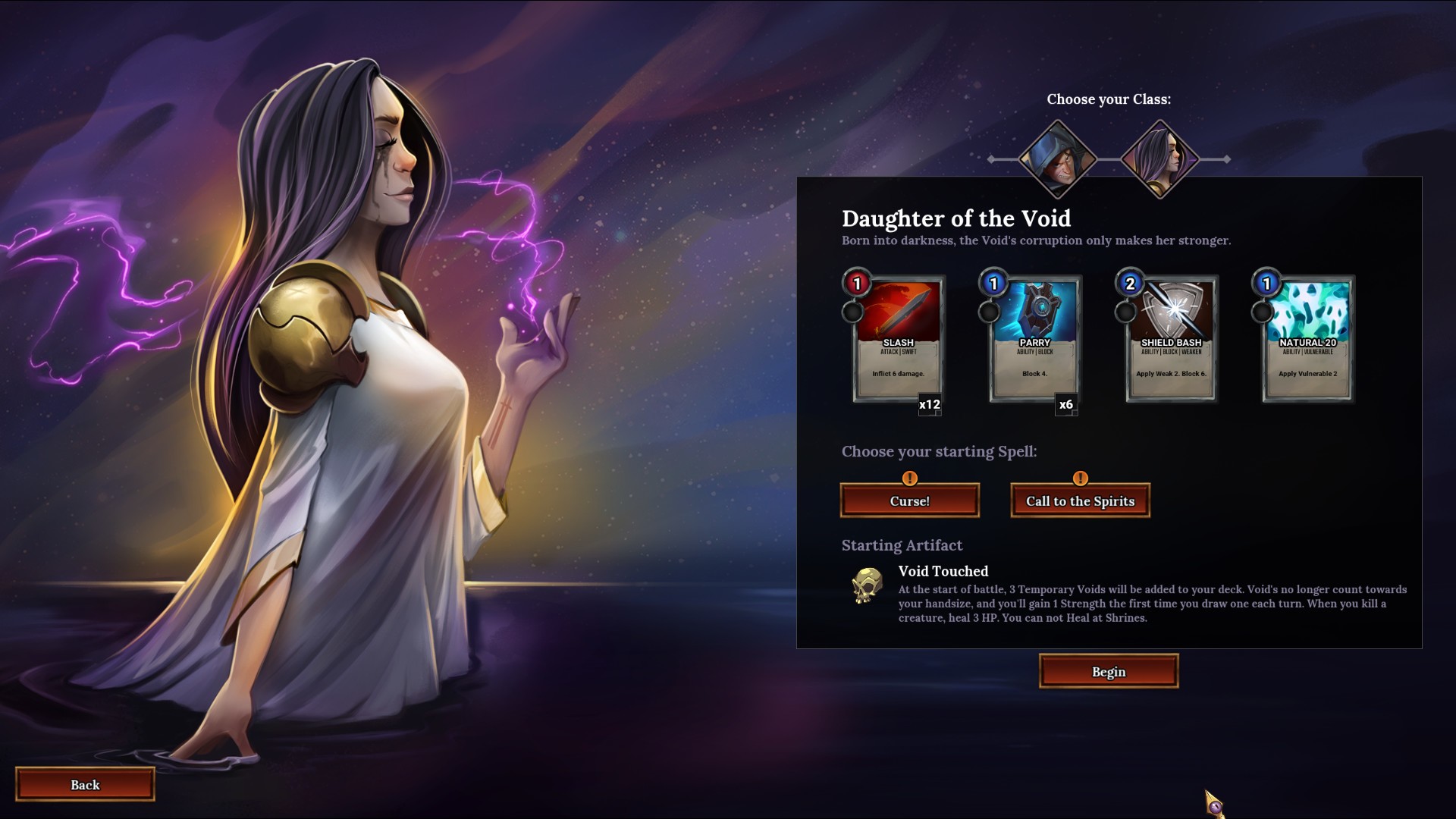This screenshot has width=1456, height=819.
Task: Click the Void Touched skull artifact icon
Action: (867, 585)
